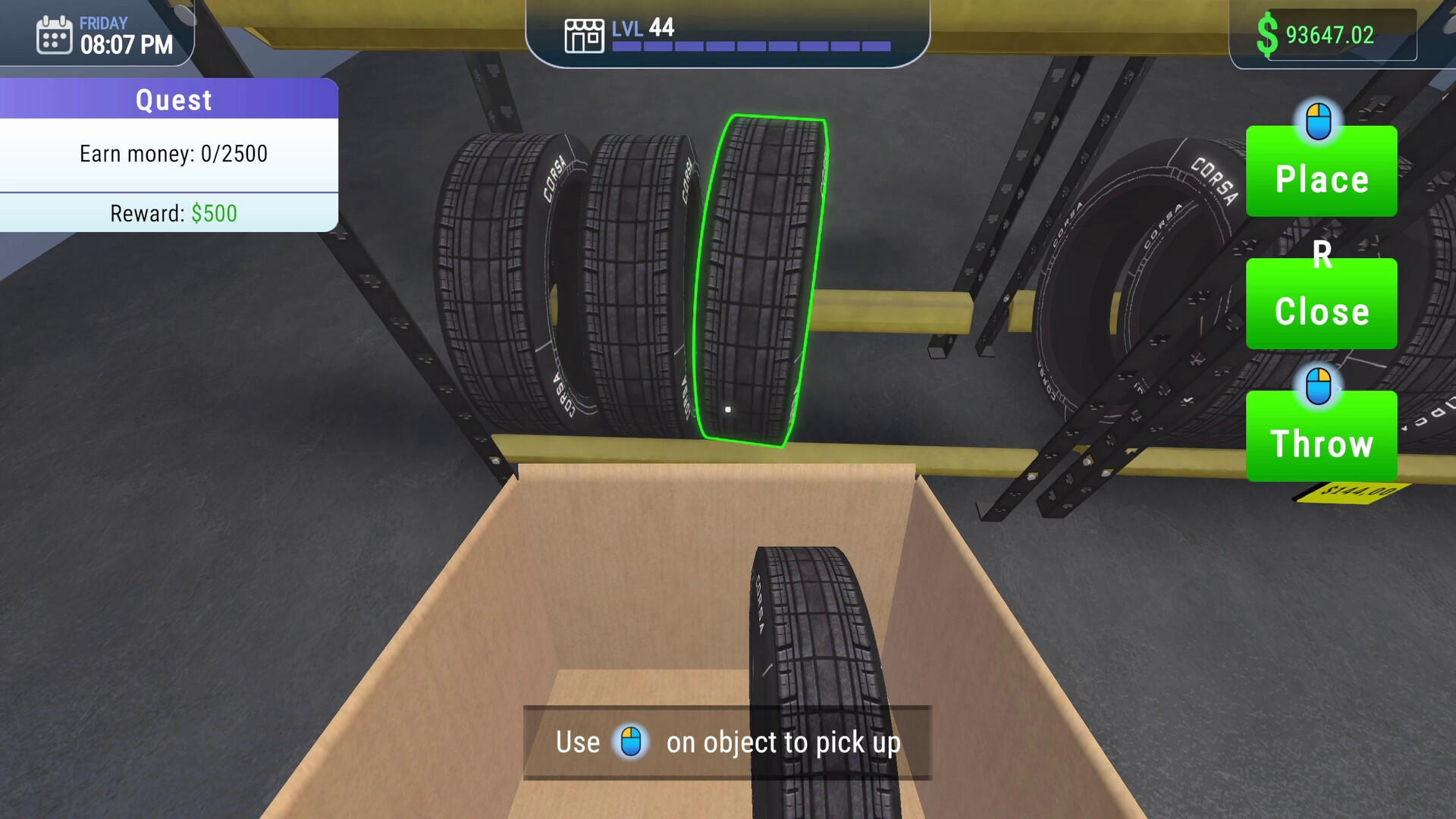Click the Reward: $500 text

tap(171, 213)
